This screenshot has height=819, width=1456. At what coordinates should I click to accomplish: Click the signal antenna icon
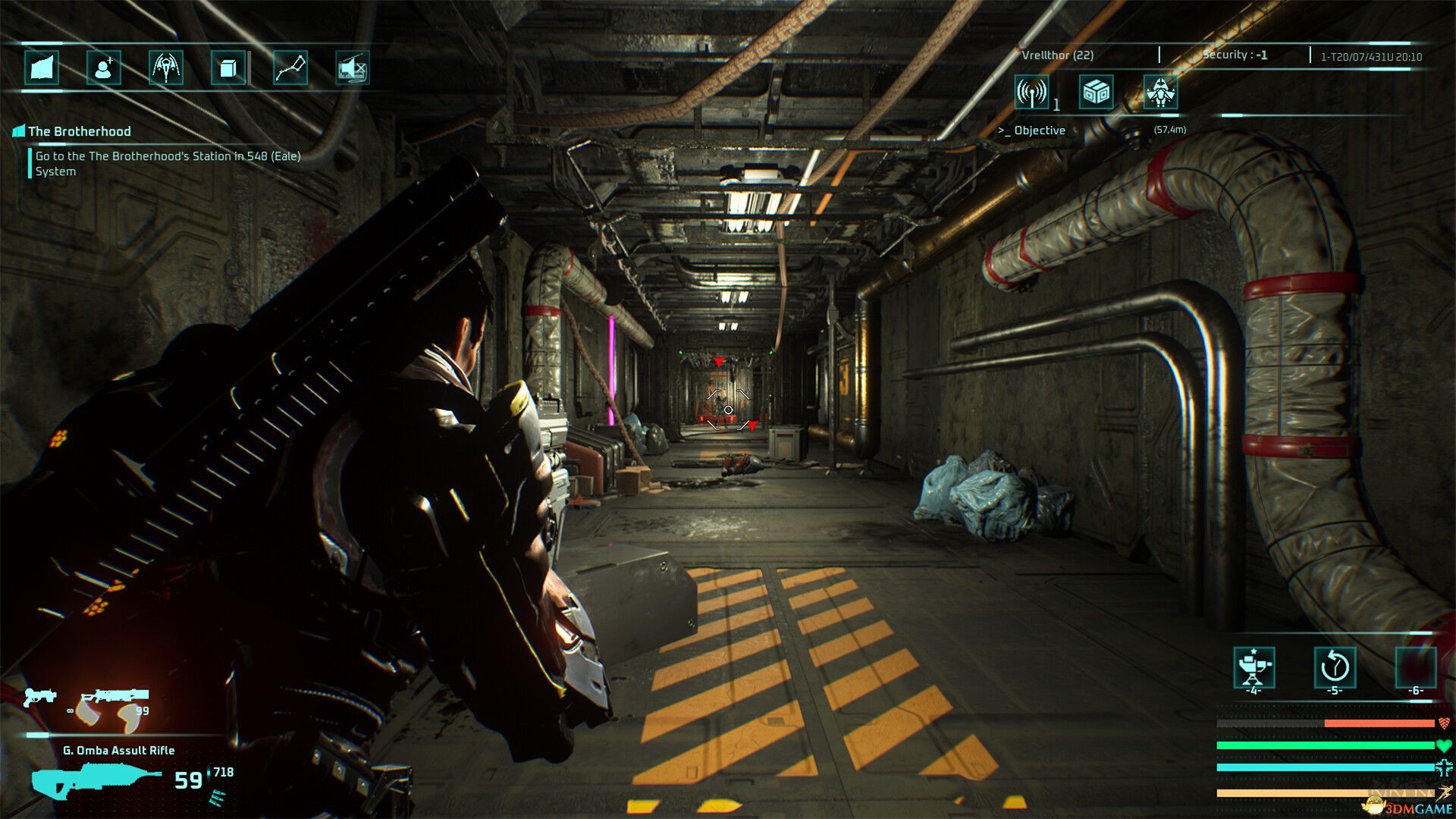pyautogui.click(x=1032, y=93)
